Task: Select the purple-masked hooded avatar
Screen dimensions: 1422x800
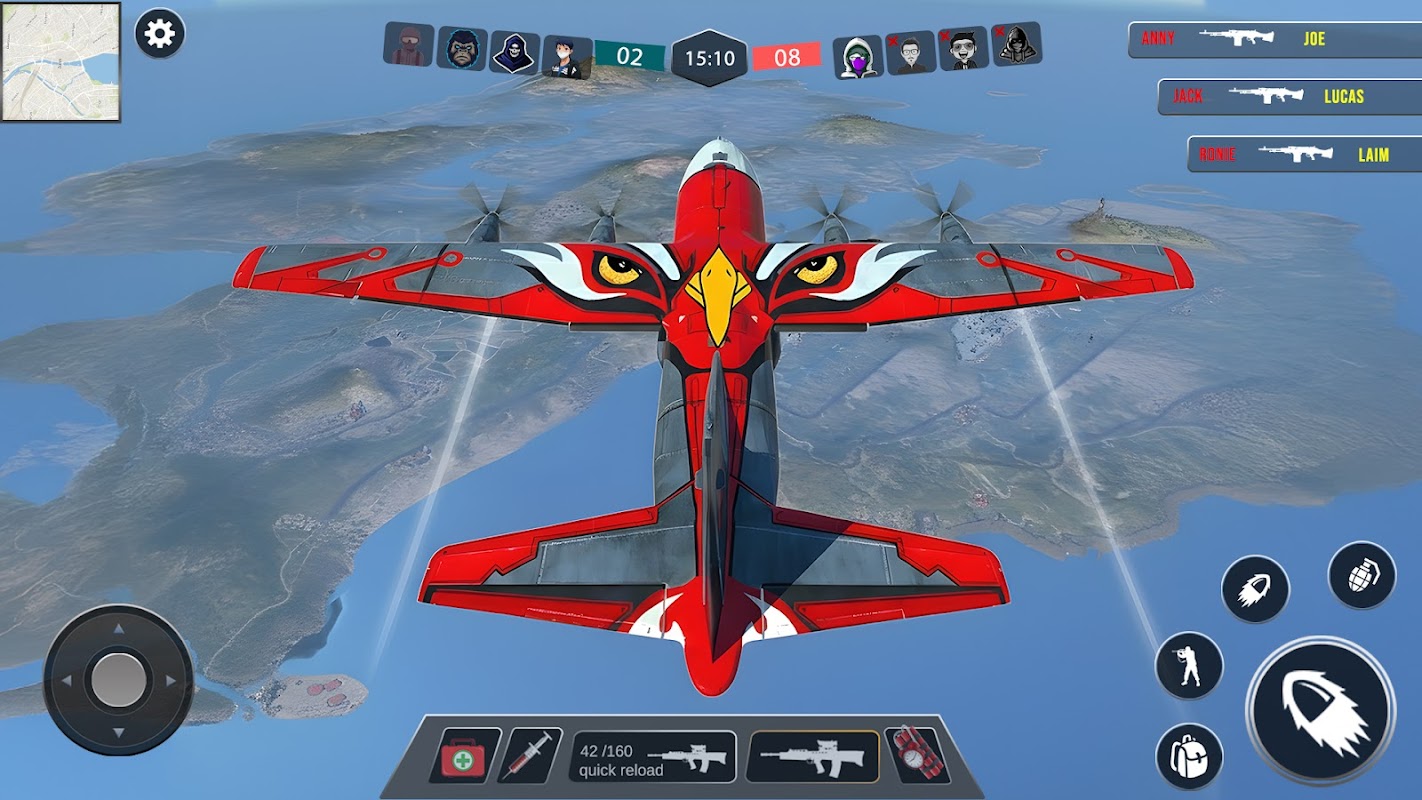Action: pos(857,57)
